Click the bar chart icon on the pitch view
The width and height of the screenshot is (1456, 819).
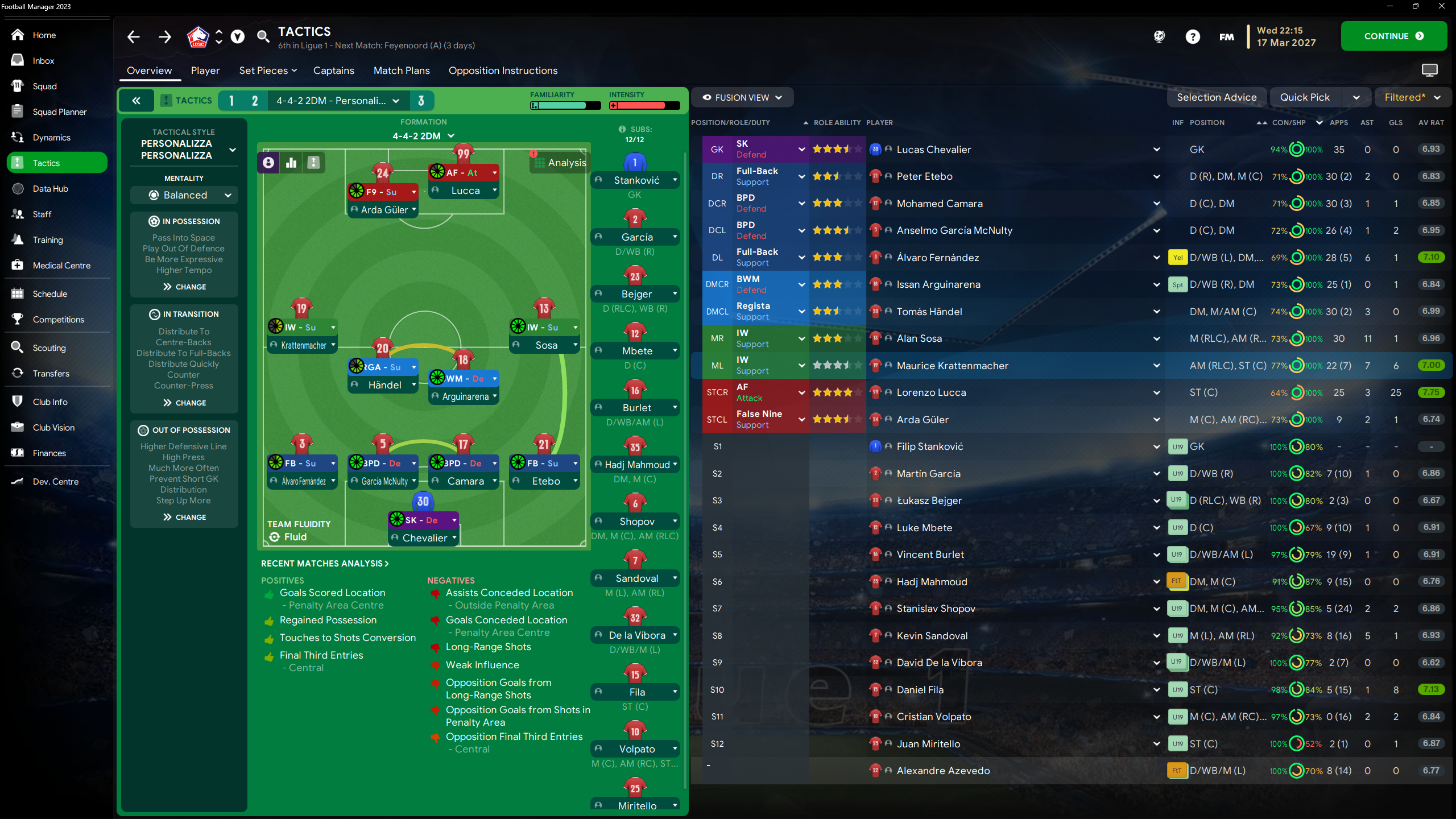(291, 162)
